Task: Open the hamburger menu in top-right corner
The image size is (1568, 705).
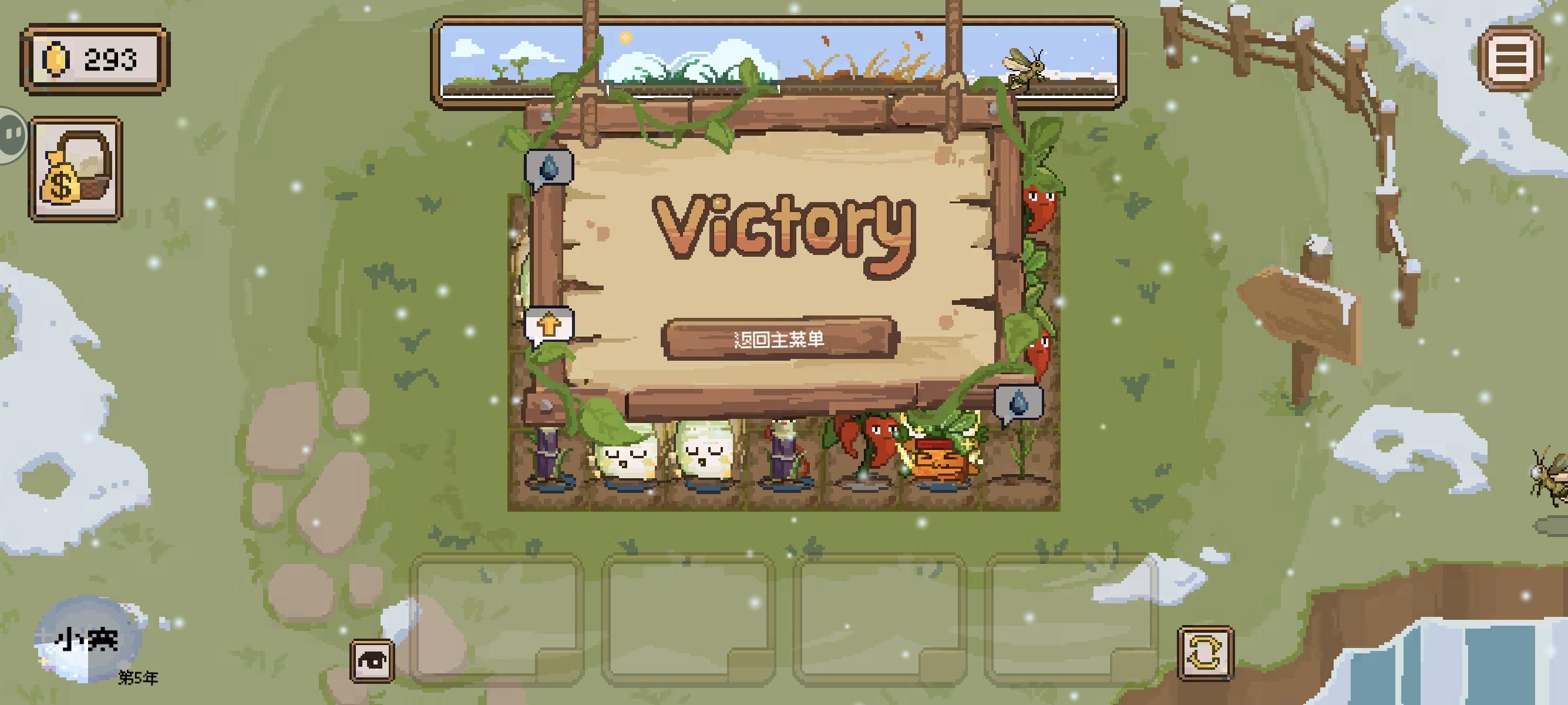Action: (1511, 60)
